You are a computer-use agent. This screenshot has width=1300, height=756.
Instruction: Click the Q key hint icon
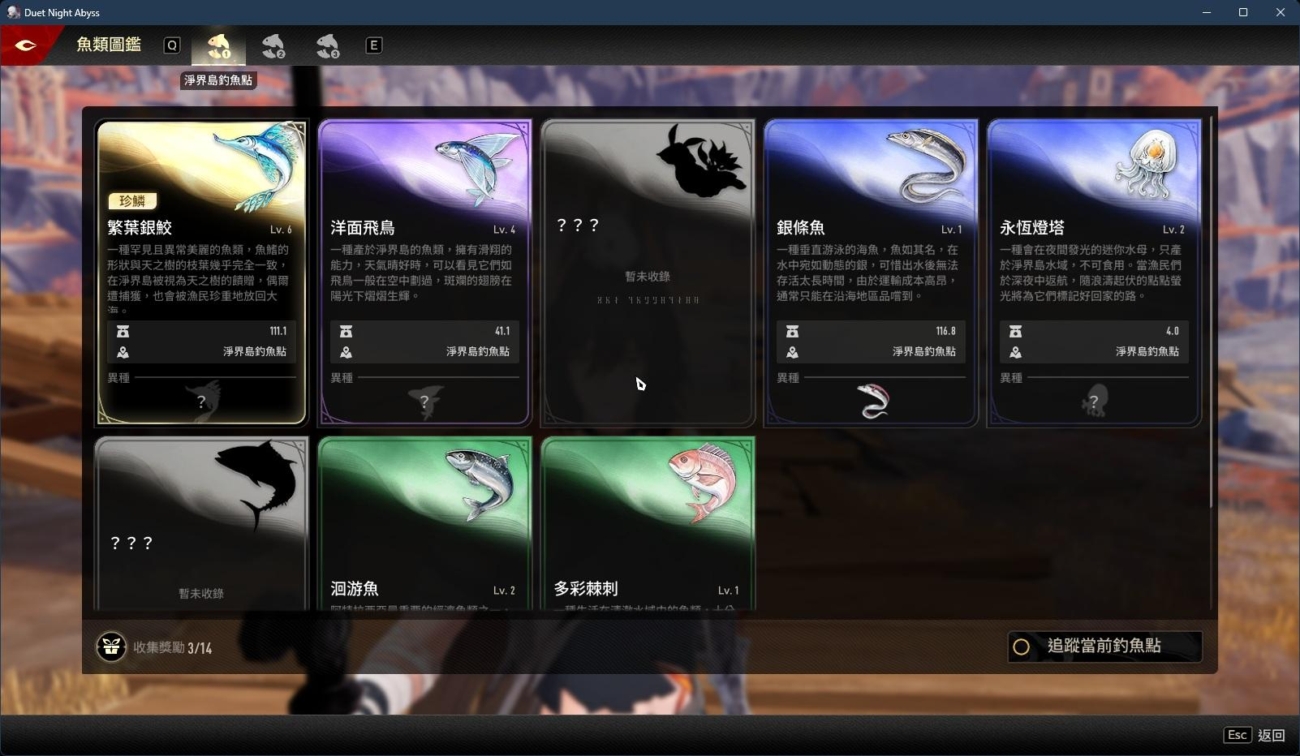coord(170,45)
